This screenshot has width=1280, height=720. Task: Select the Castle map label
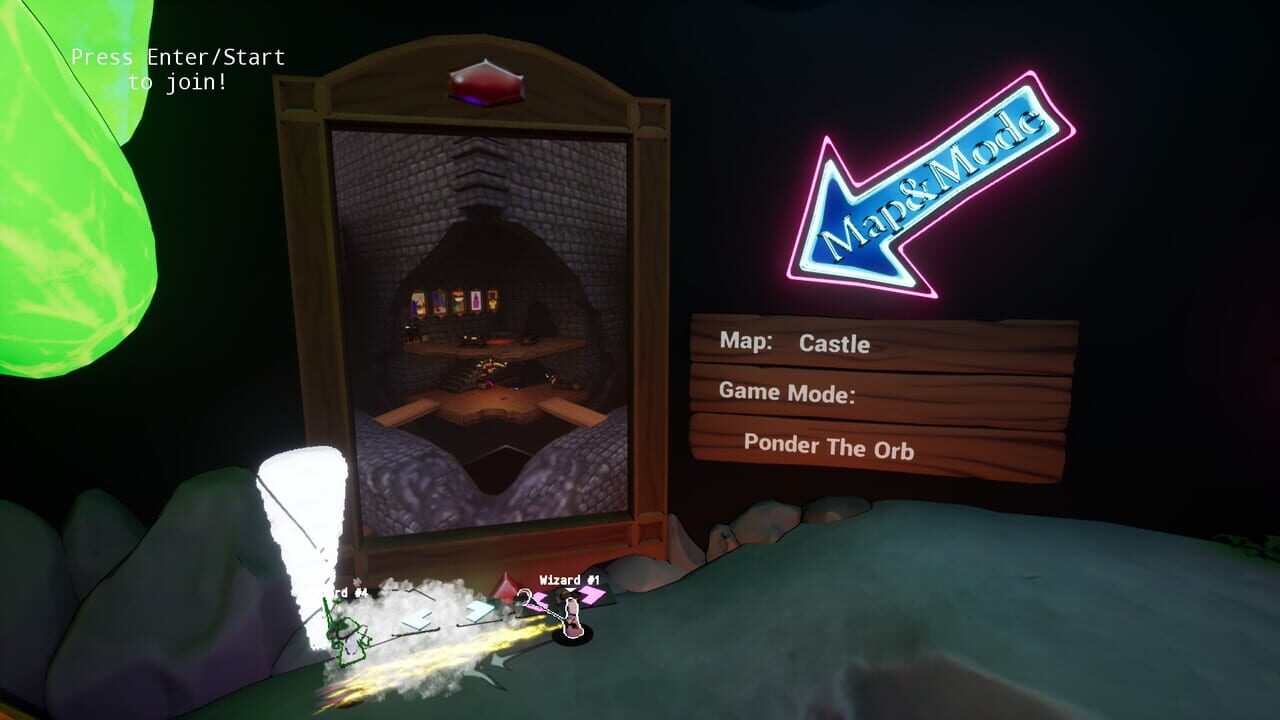(834, 345)
